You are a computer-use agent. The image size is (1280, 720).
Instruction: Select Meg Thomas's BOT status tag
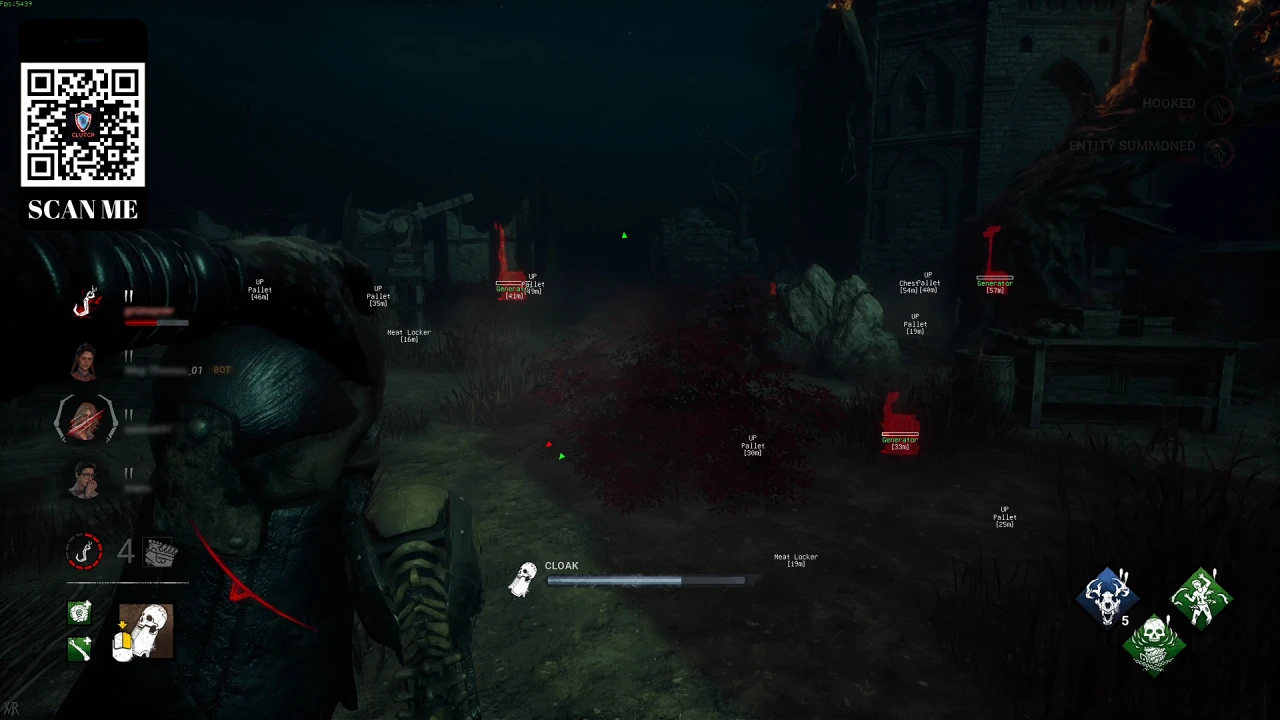220,369
